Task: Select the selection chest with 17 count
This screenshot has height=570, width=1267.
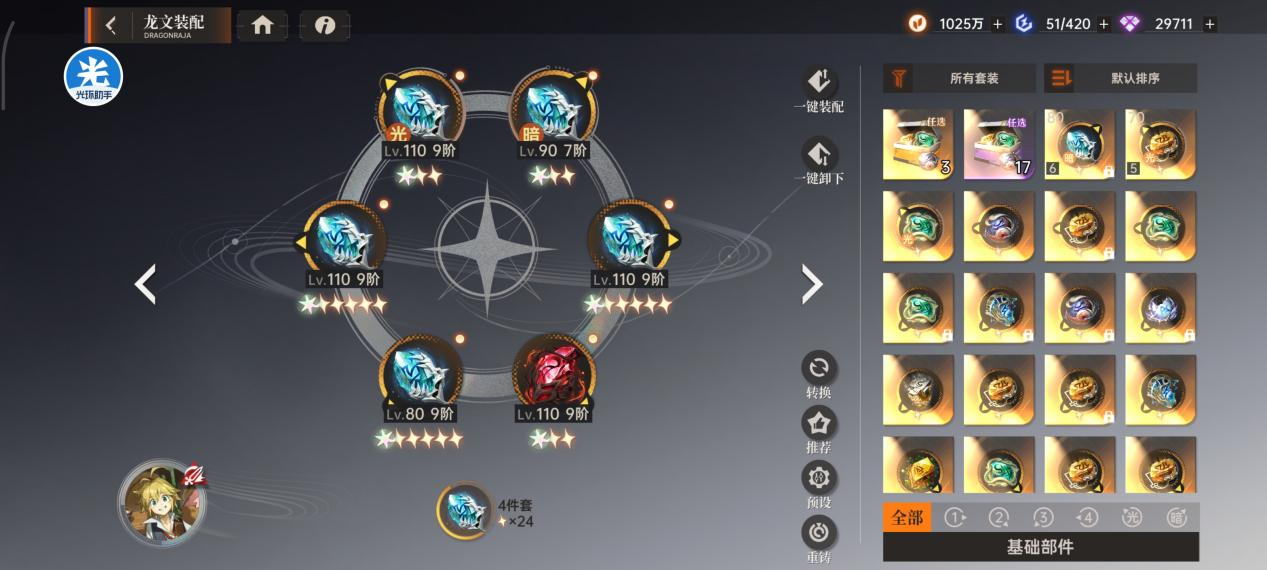Action: coord(998,144)
